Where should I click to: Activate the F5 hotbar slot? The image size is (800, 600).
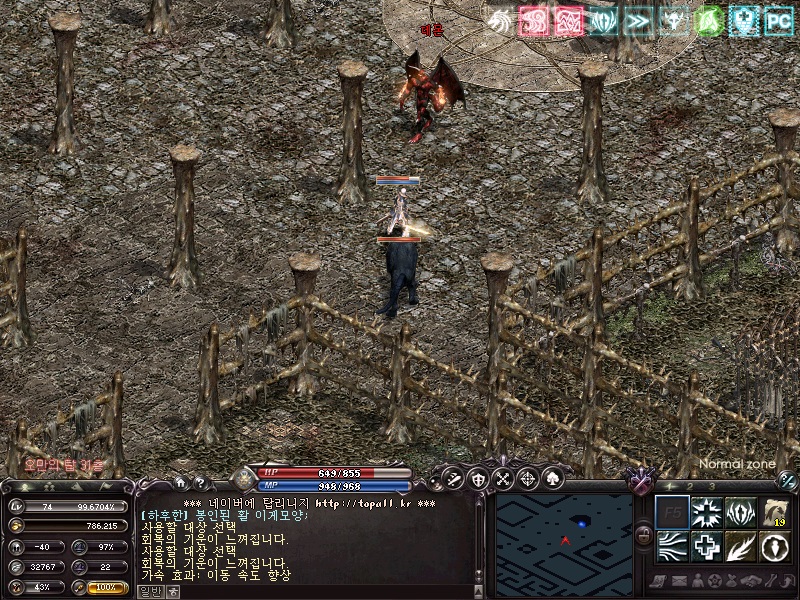pos(671,513)
